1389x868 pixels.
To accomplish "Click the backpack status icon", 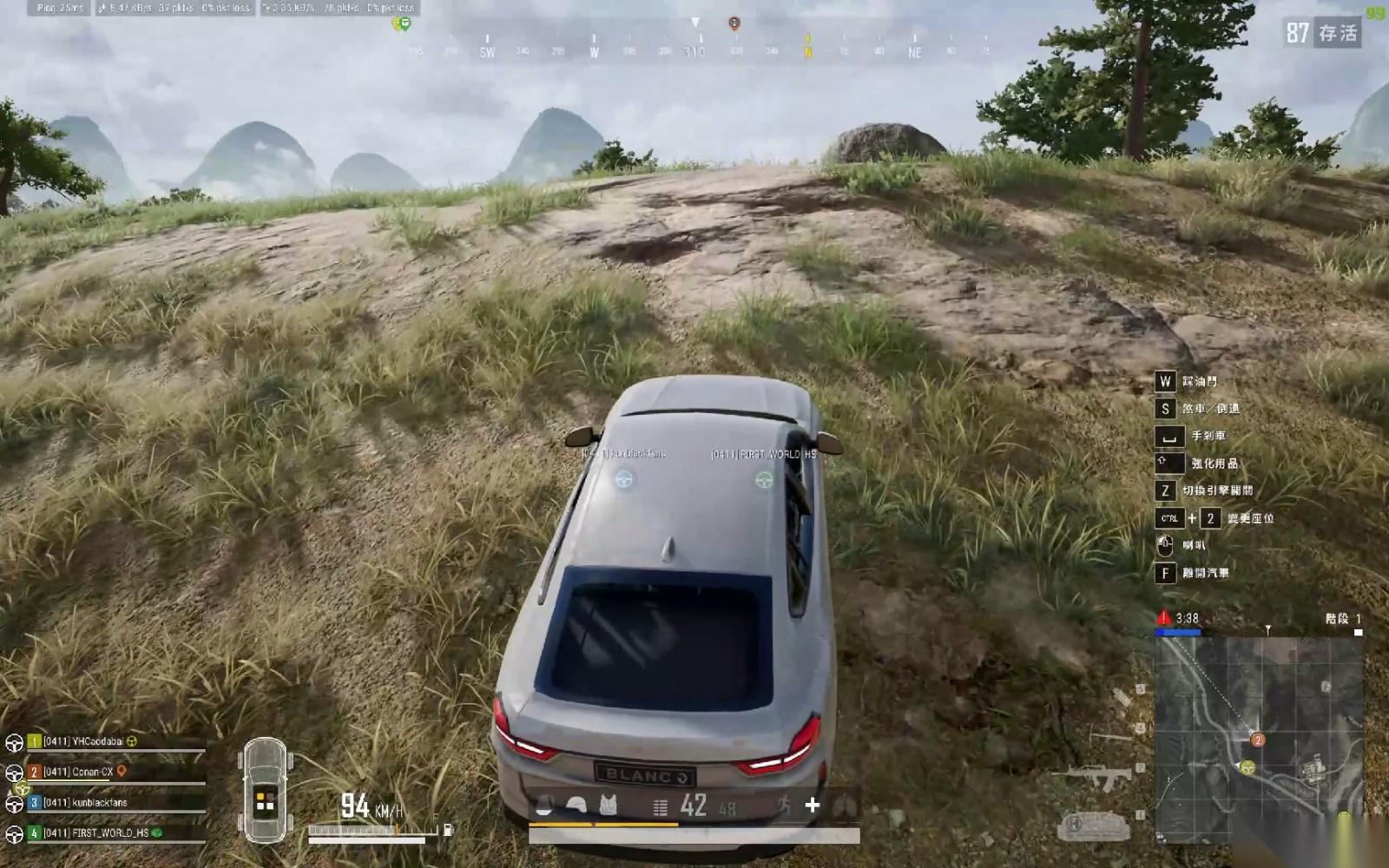I will point(544,806).
